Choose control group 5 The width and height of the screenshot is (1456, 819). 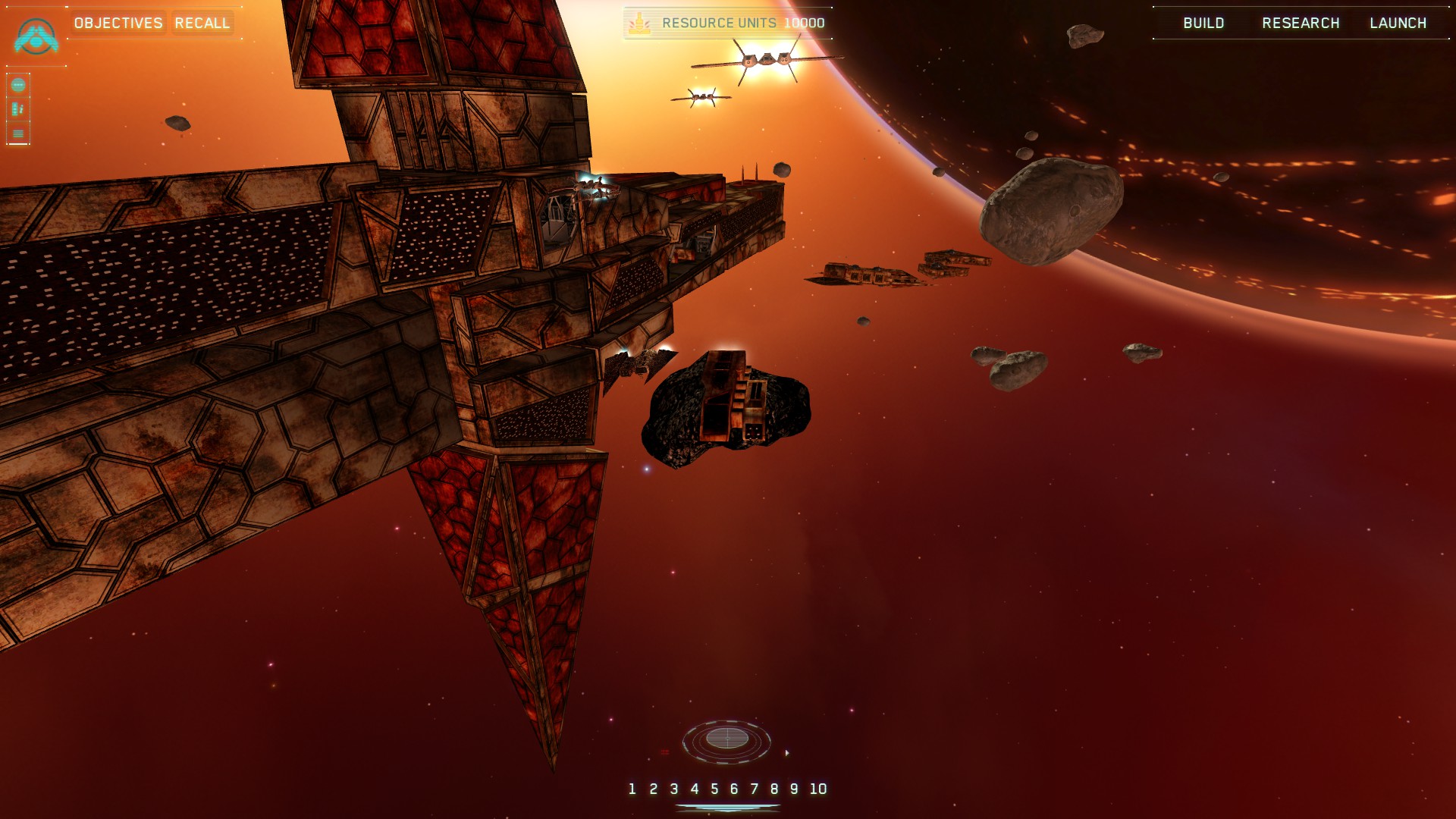[714, 789]
